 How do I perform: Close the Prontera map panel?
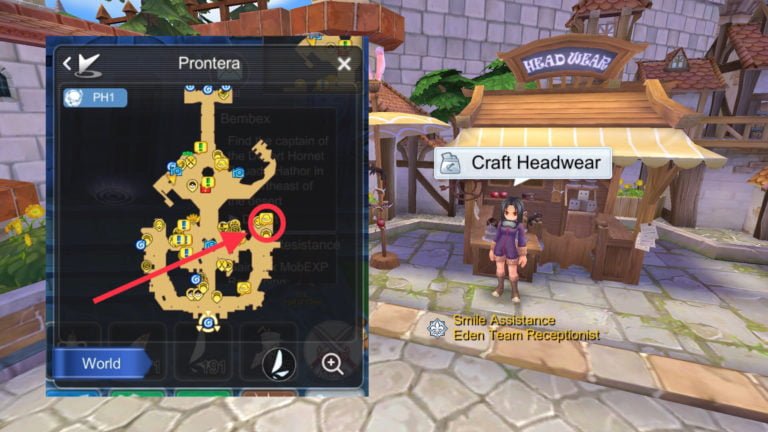344,64
